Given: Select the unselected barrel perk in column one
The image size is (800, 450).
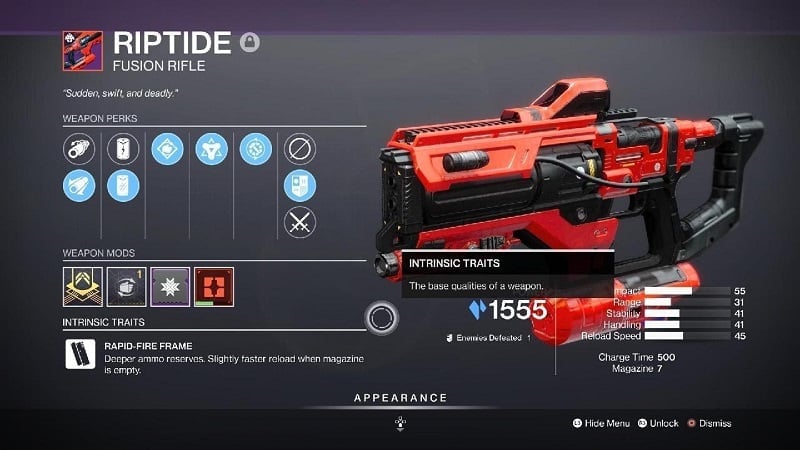Looking at the screenshot, I should [x=79, y=150].
